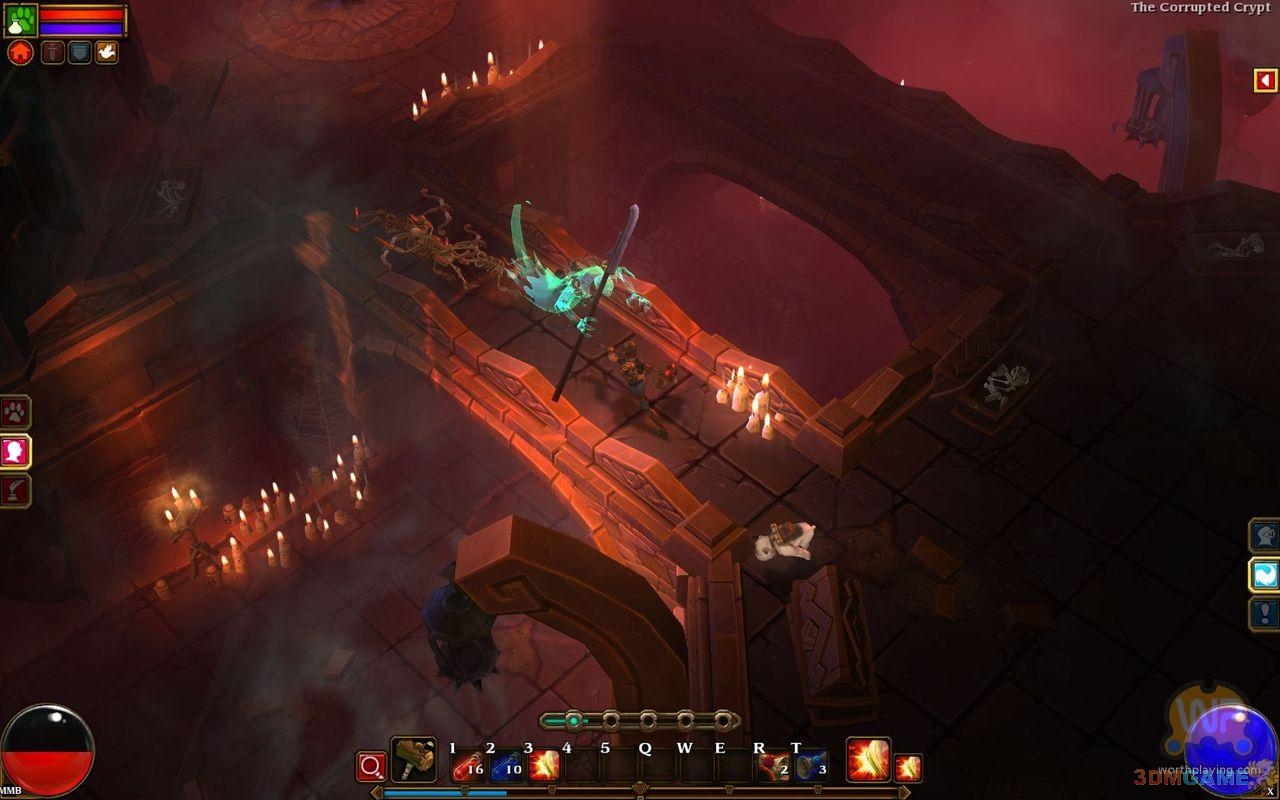This screenshot has width=1280, height=800.
Task: Use the blue scroll in slot T
Action: [x=811, y=767]
